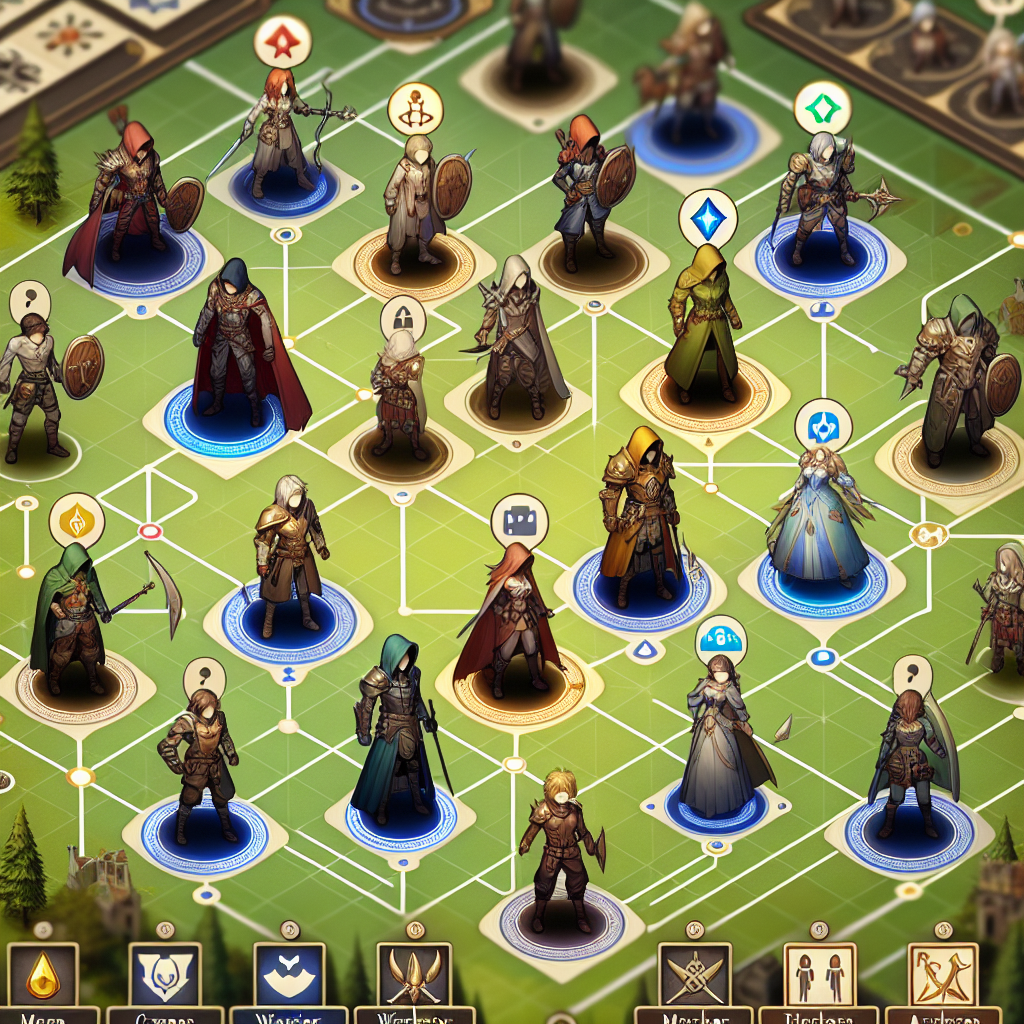Select the golden horned helmet icon
The image size is (1024, 1024).
[413, 976]
